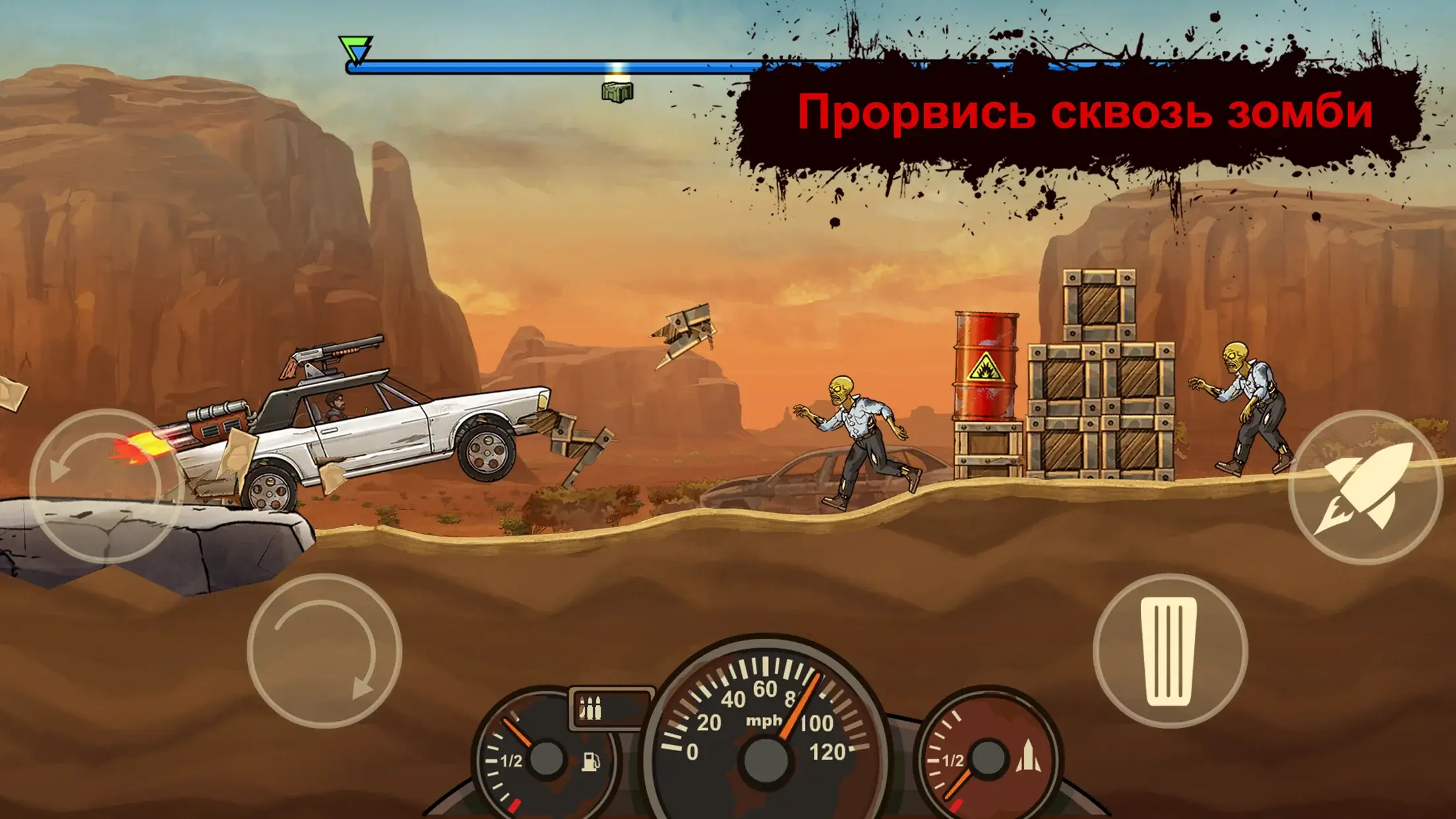Tilt the car forward with clockwise arrow
The width and height of the screenshot is (1456, 819).
pos(324,651)
